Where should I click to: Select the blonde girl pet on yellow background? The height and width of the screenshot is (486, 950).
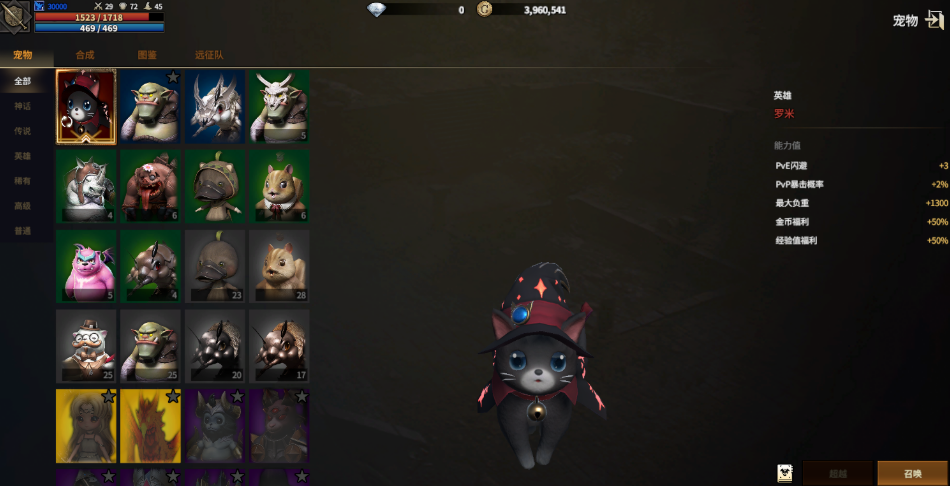(x=86, y=426)
